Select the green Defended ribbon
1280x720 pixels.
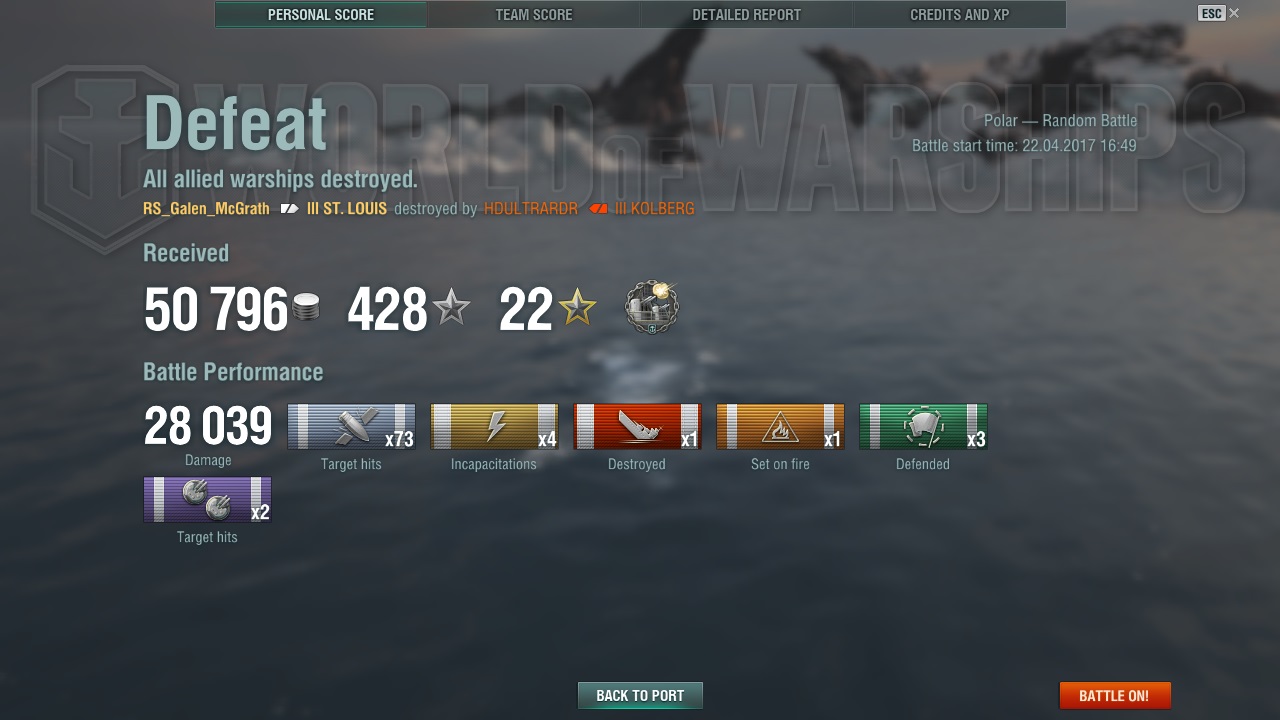(923, 427)
